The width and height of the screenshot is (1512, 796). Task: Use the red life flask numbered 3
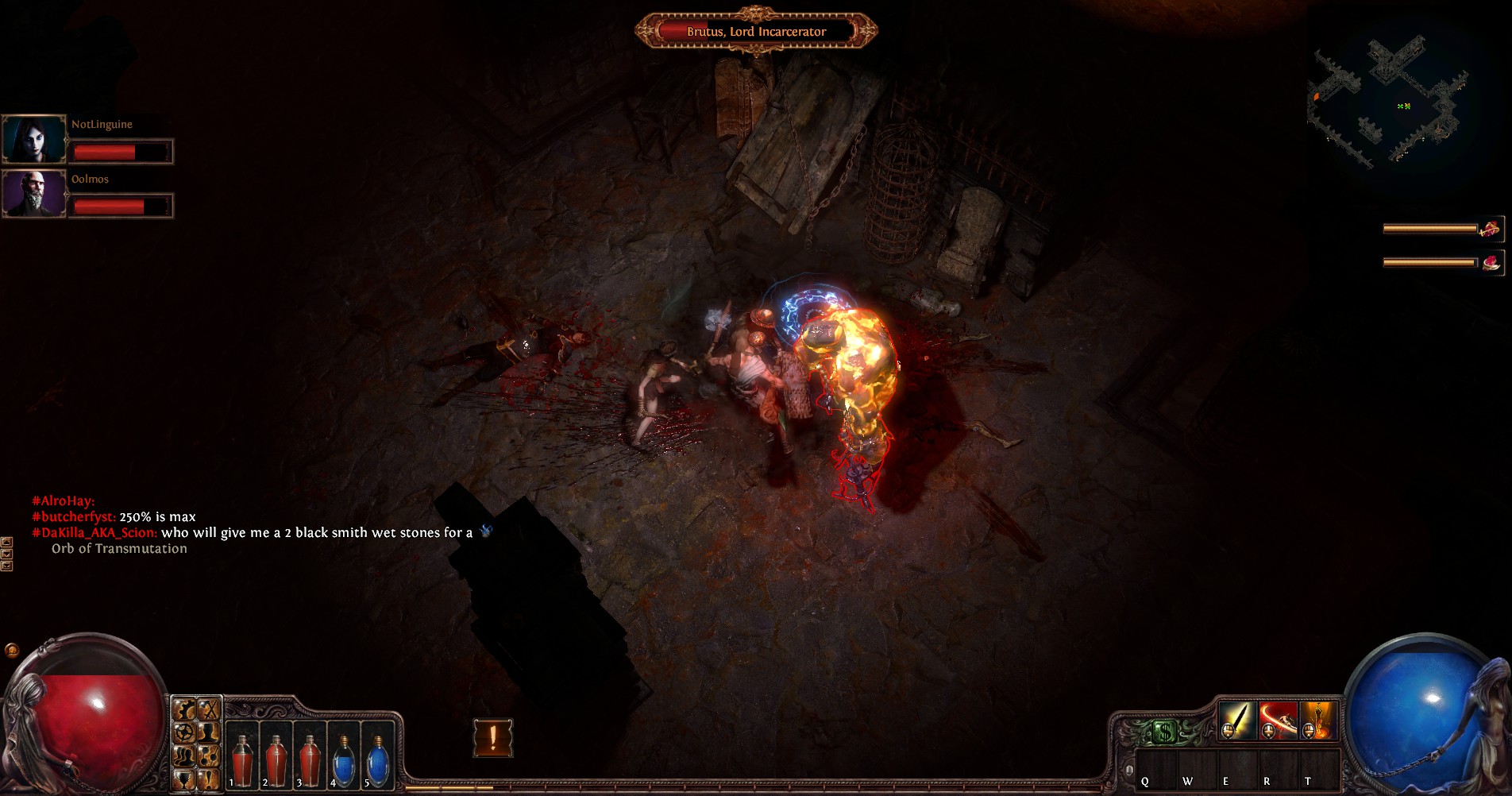point(310,759)
